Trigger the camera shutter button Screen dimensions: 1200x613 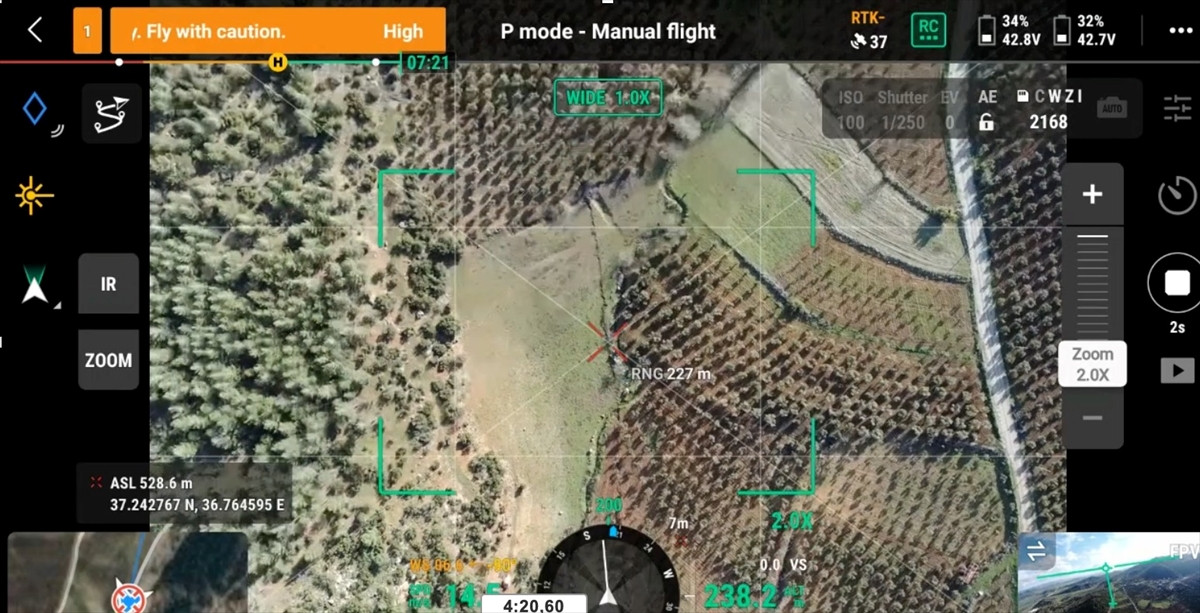pos(1176,284)
